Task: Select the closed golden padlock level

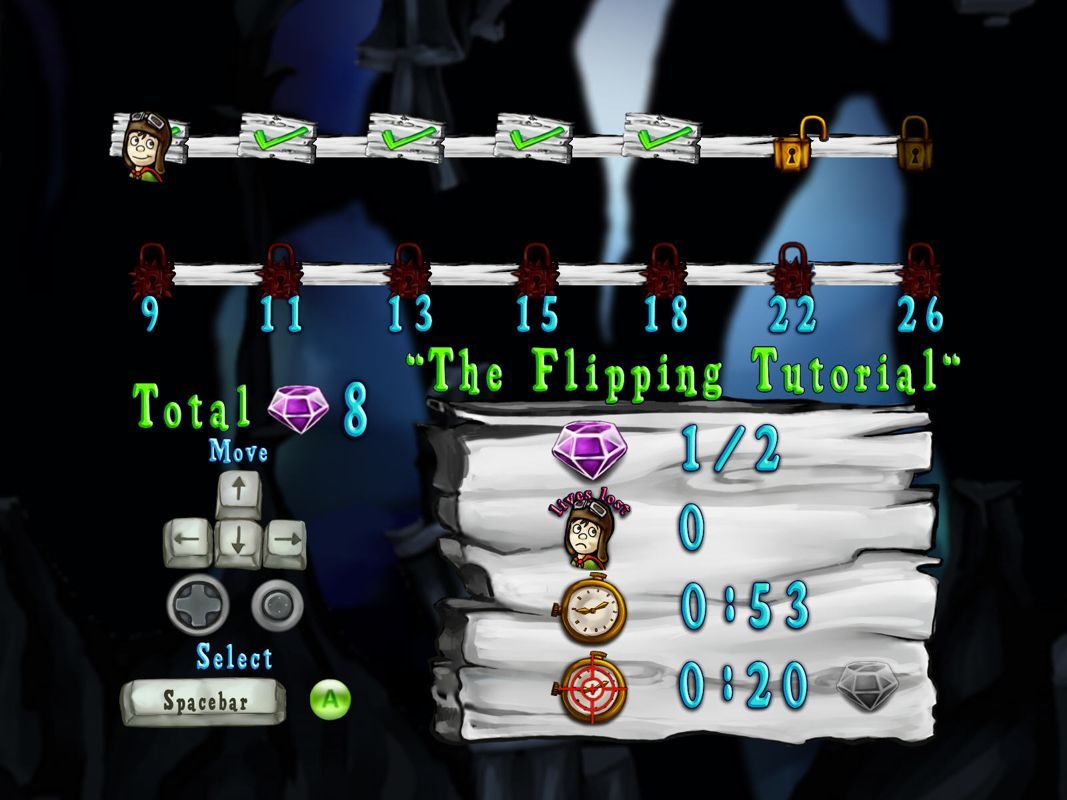Action: point(914,144)
